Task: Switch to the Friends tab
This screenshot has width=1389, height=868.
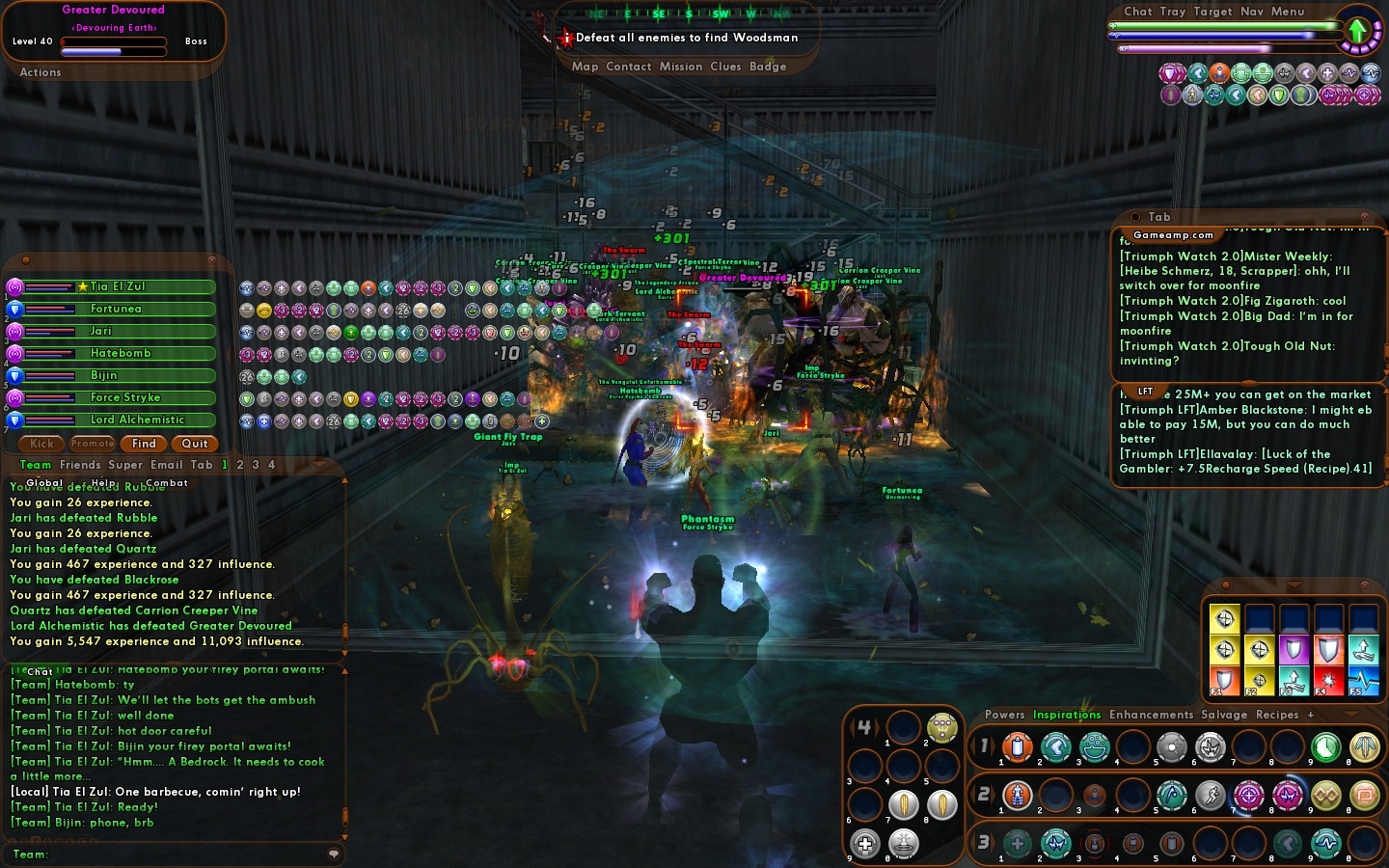Action: 80,465
